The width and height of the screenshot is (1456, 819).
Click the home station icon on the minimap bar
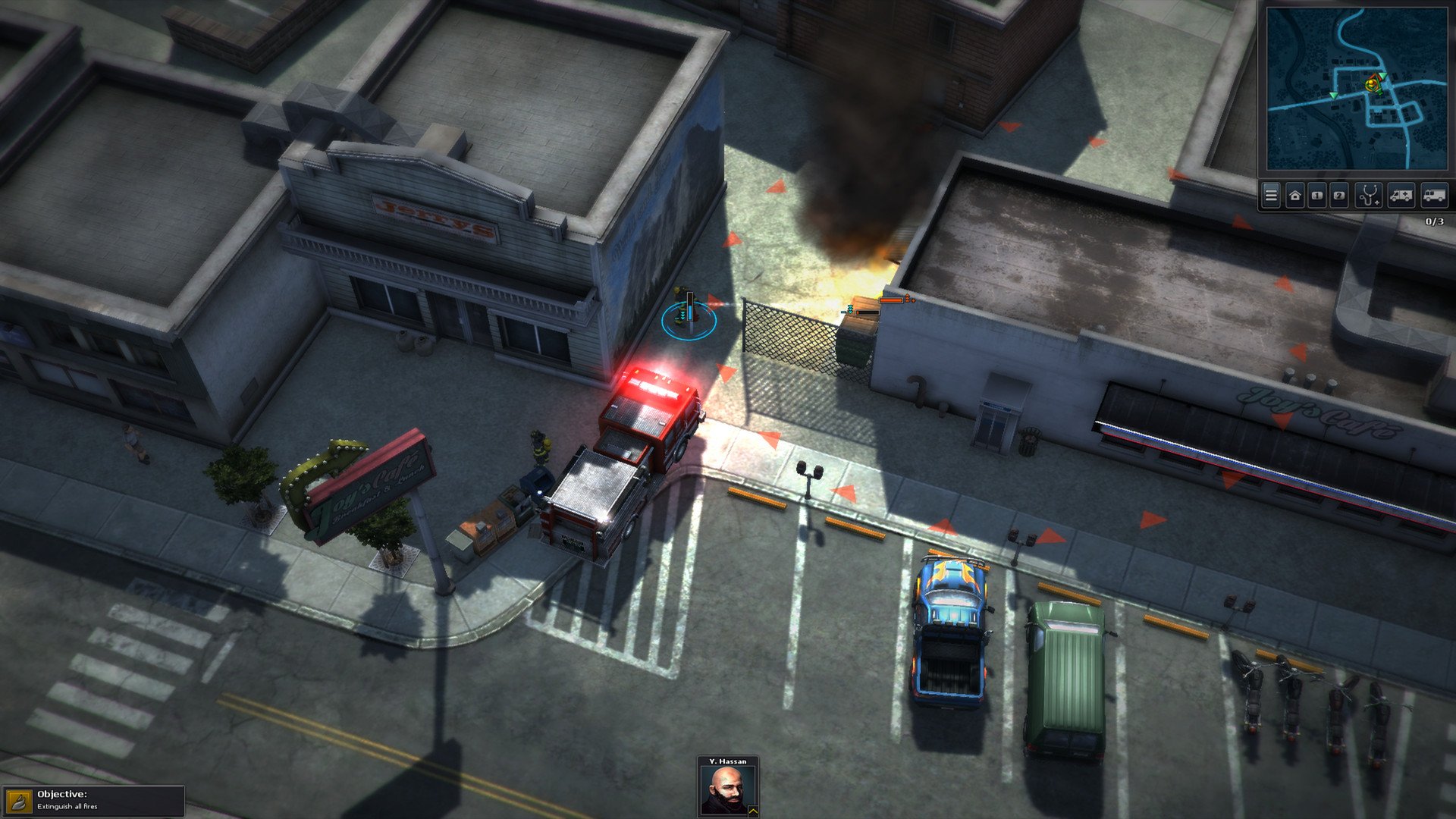point(1294,196)
